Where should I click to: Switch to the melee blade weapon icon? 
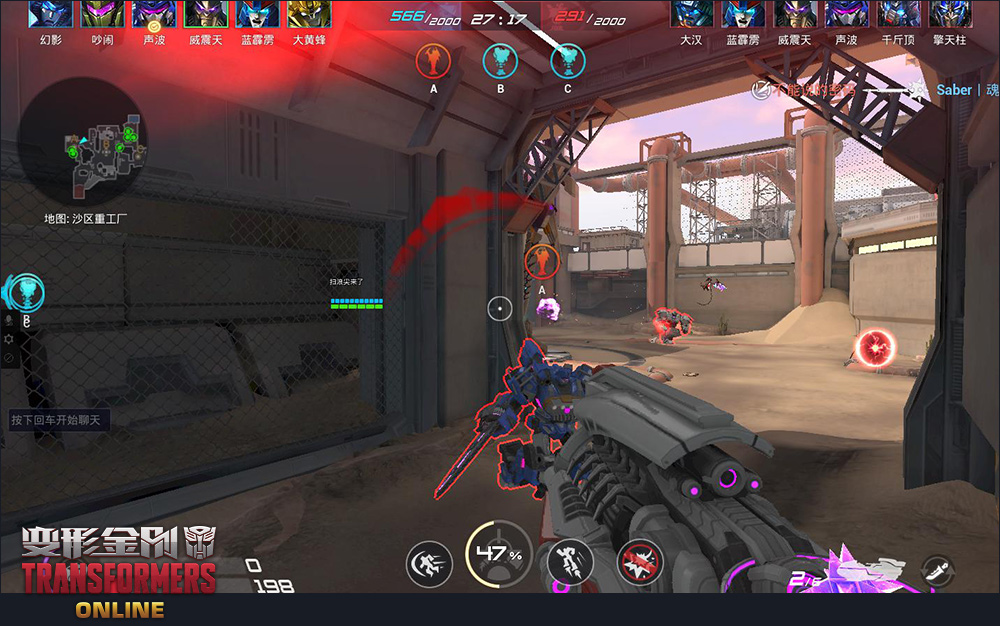pos(936,571)
